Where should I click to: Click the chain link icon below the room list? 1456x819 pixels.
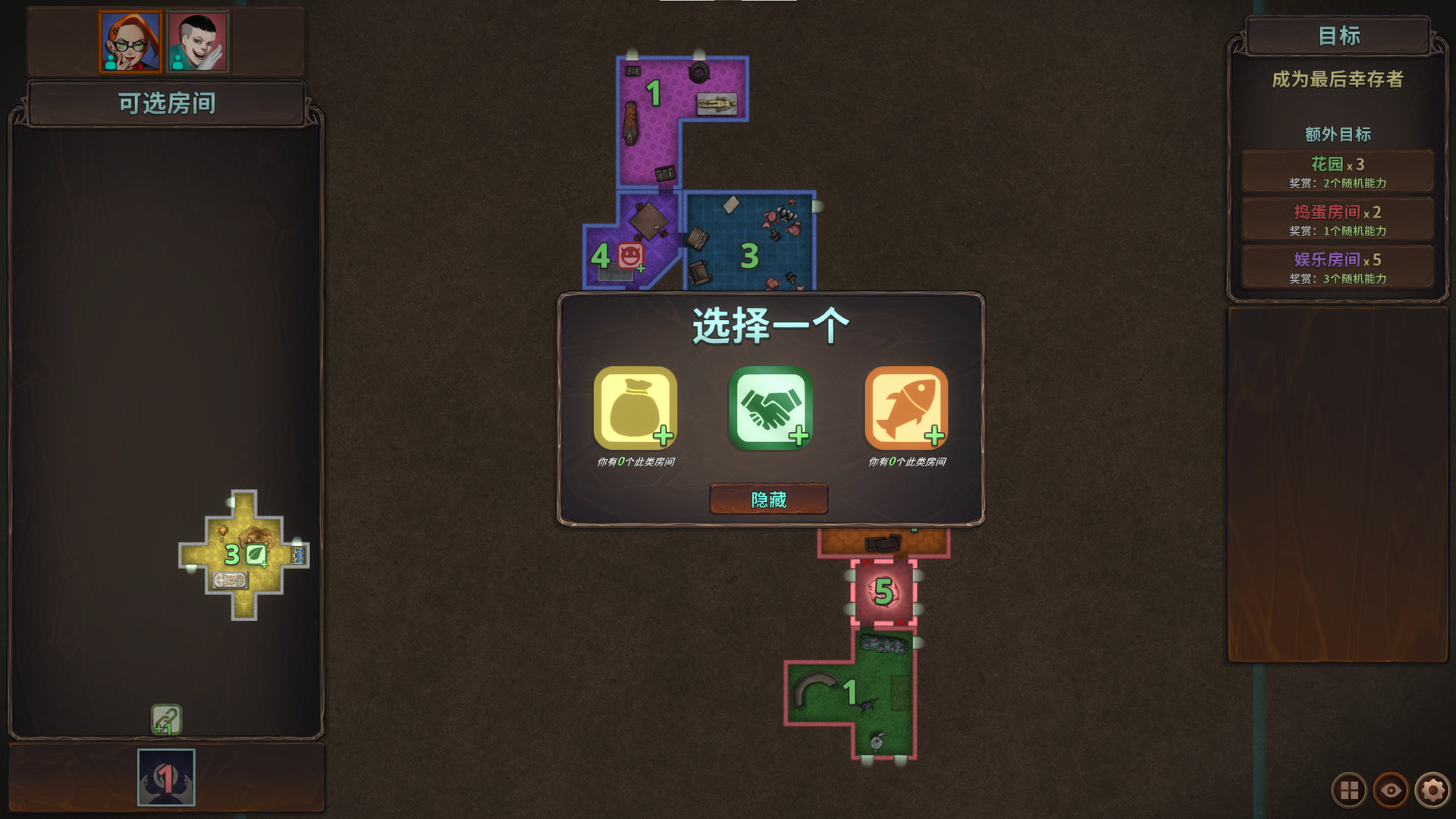(x=167, y=717)
